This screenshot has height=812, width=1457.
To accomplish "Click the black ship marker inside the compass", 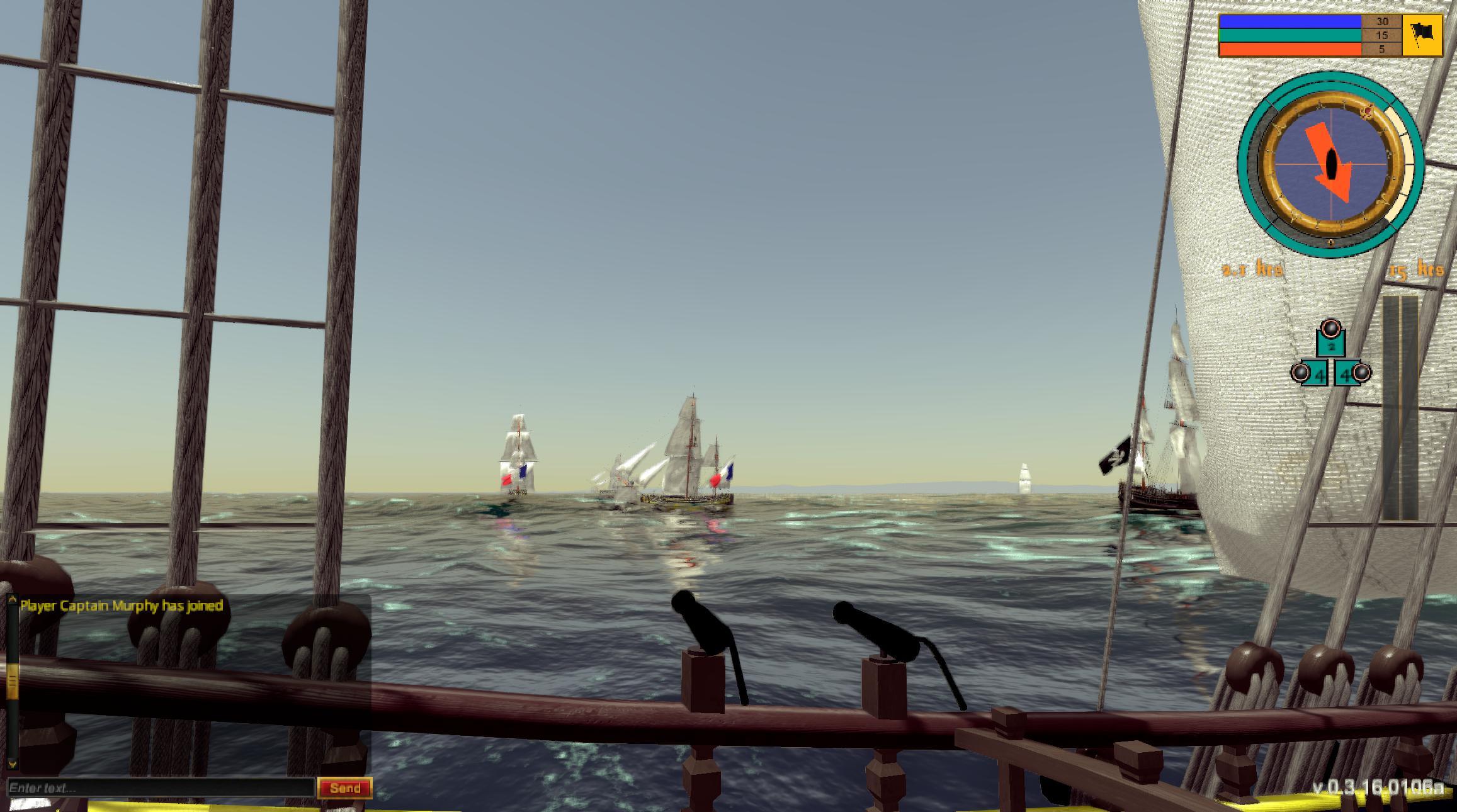I will click(x=1332, y=164).
